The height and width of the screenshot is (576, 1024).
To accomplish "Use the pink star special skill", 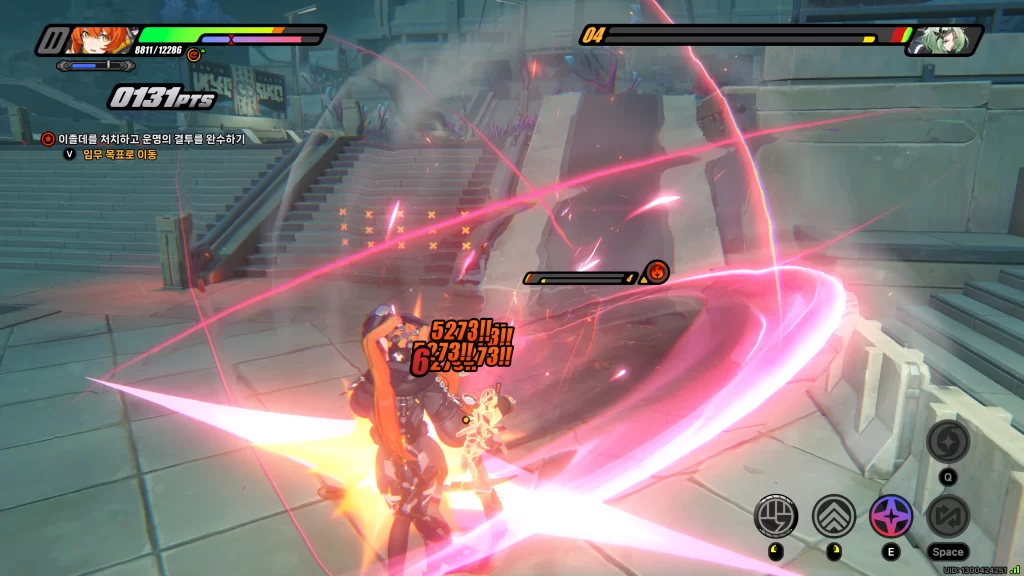I will pyautogui.click(x=889, y=515).
